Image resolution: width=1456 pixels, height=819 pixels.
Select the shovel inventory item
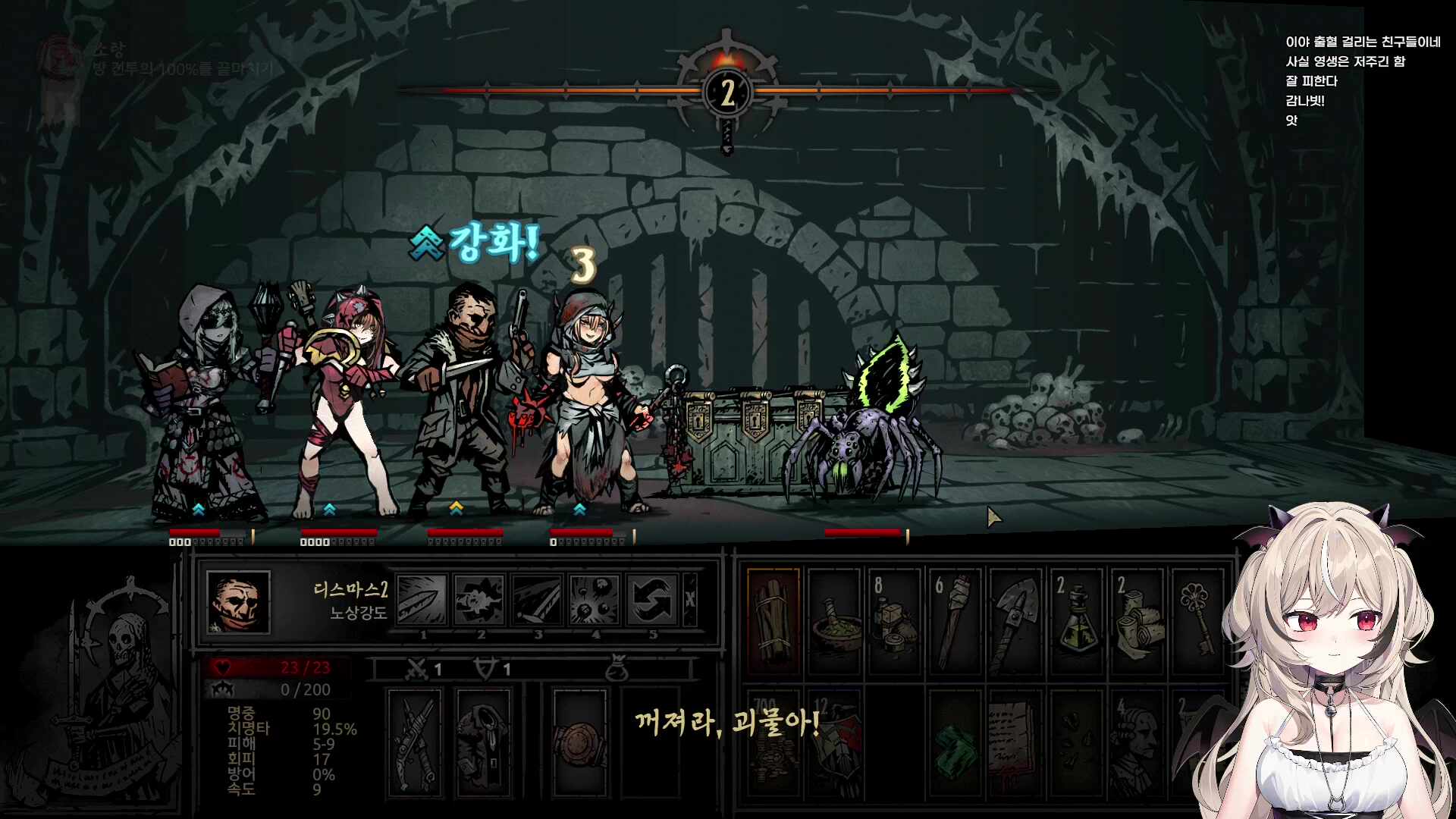pyautogui.click(x=1015, y=622)
